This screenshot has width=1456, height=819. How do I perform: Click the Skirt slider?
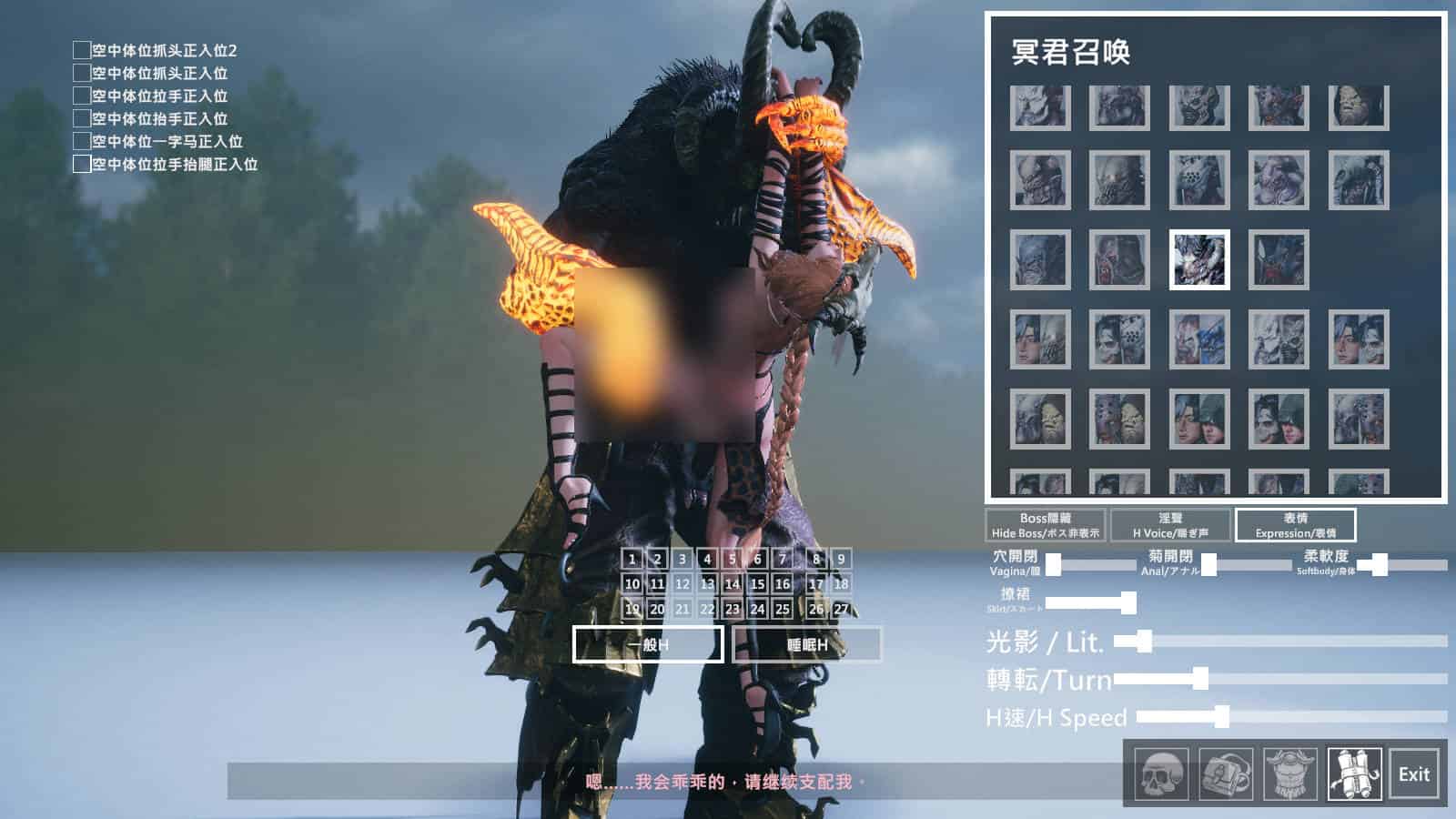[x=1090, y=602]
